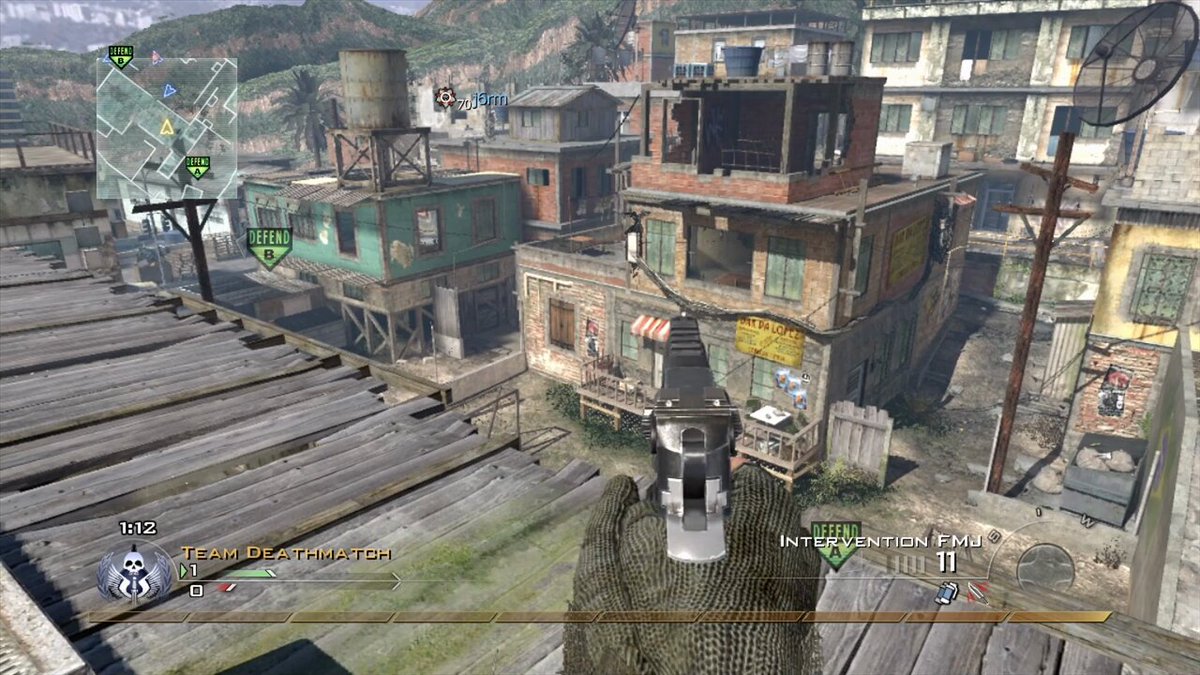
Task: Select the Defend A marker on the minimap
Action: [197, 167]
